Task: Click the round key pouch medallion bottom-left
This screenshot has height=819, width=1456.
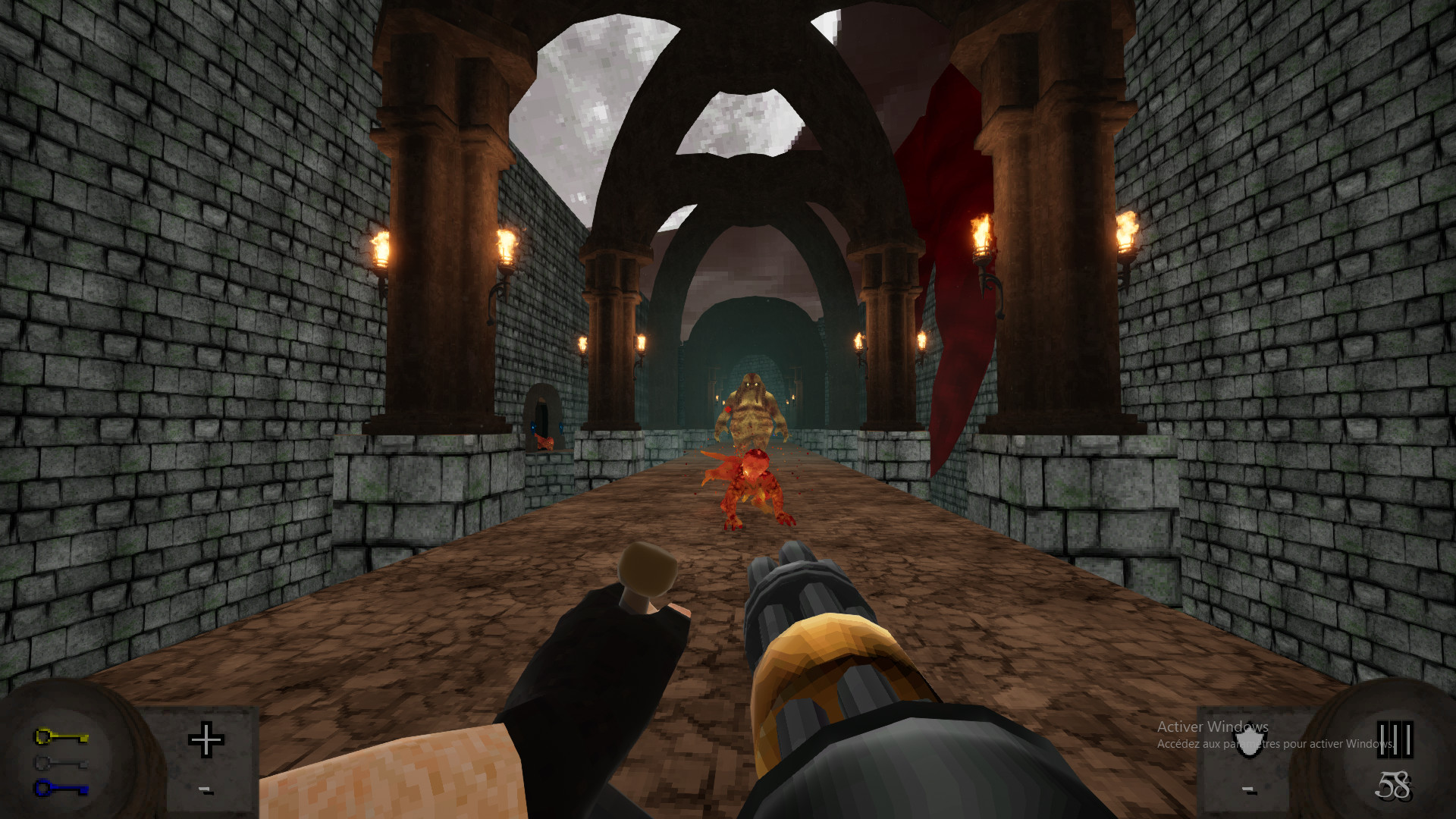Action: (72, 758)
